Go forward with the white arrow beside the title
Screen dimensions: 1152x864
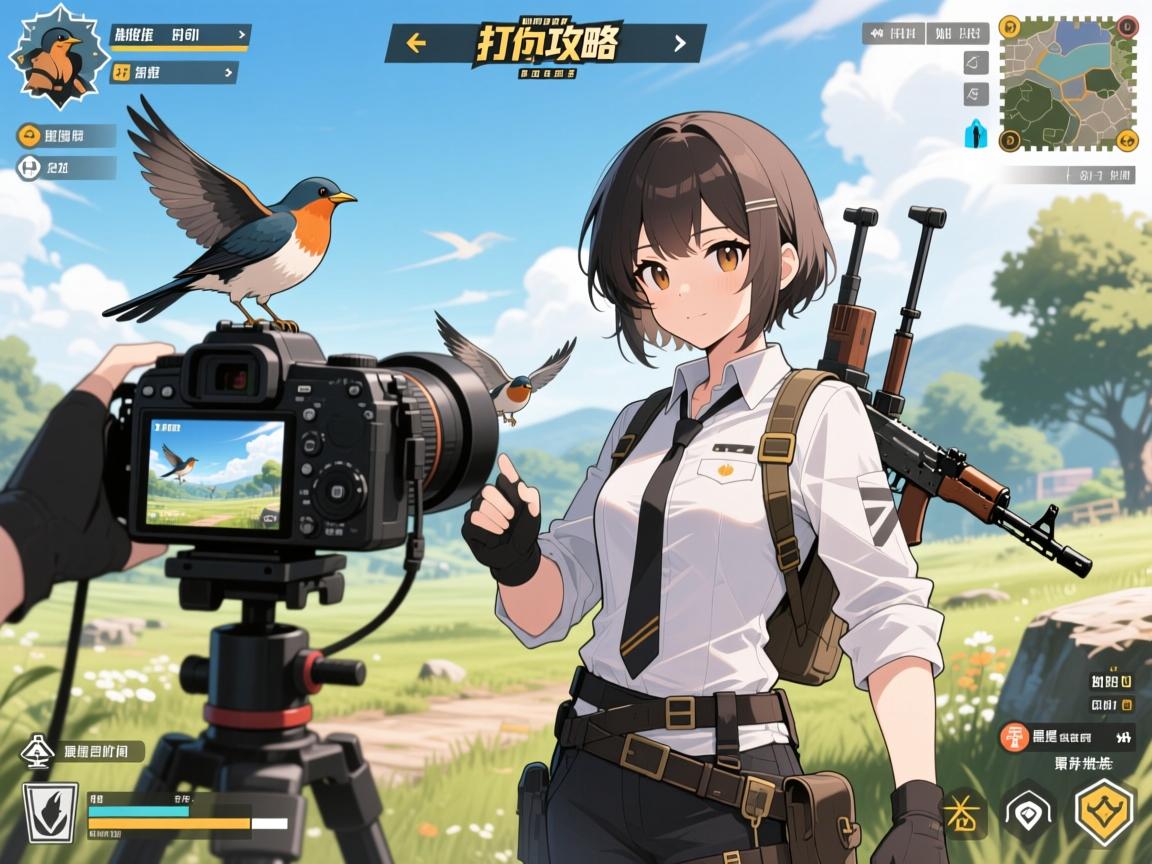680,43
